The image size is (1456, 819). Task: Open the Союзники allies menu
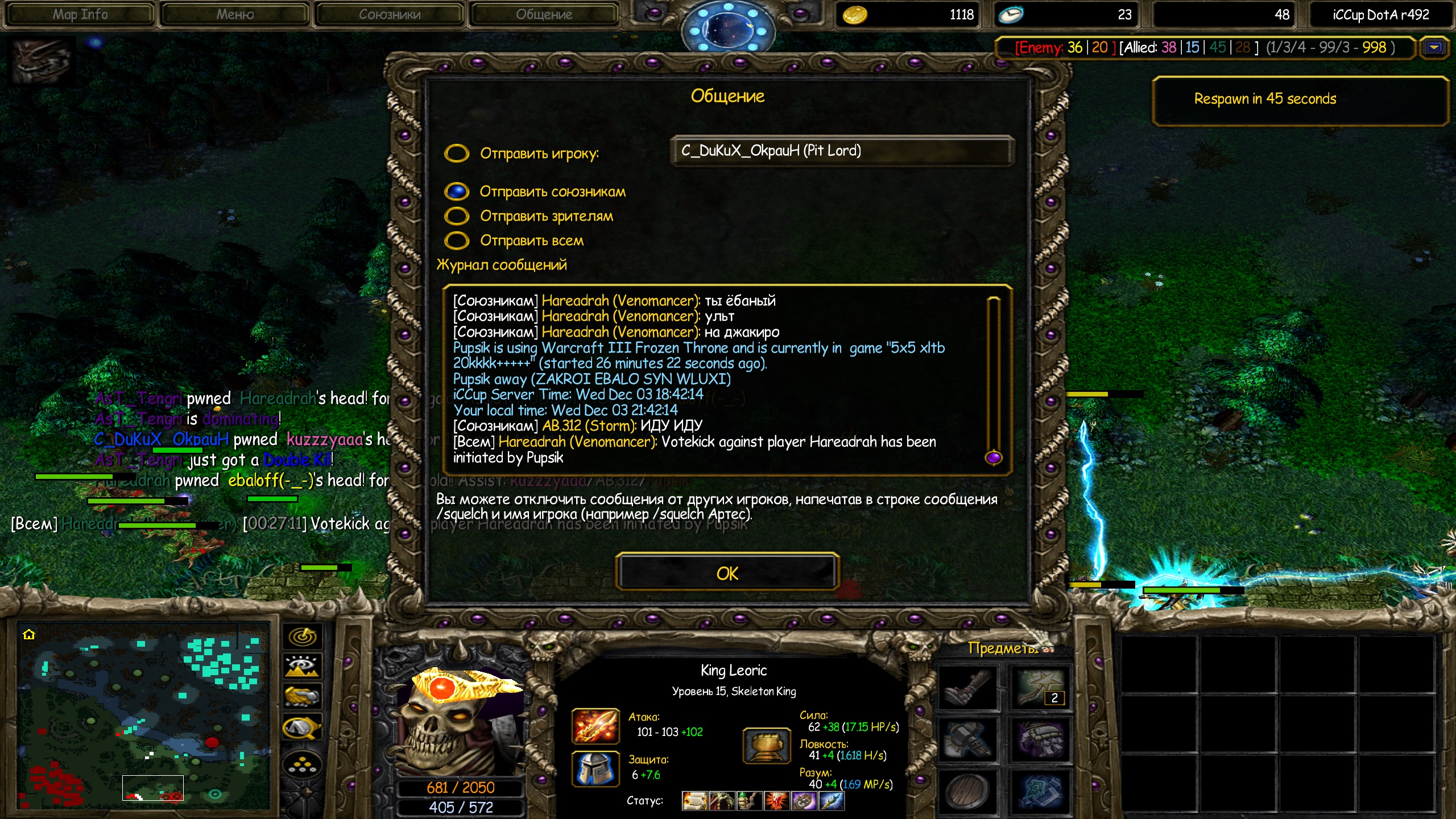tap(390, 14)
